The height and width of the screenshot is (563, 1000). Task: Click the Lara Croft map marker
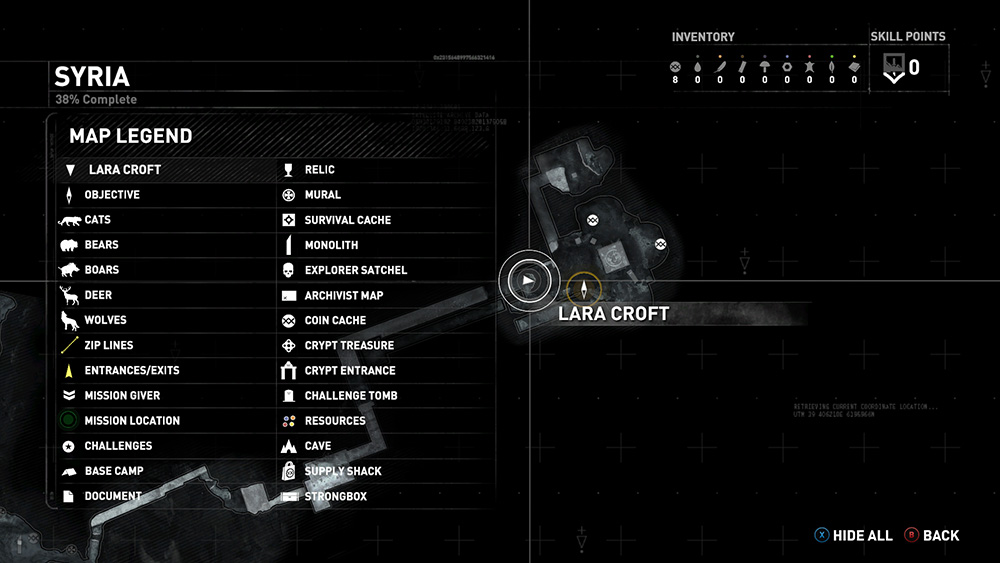coord(583,289)
